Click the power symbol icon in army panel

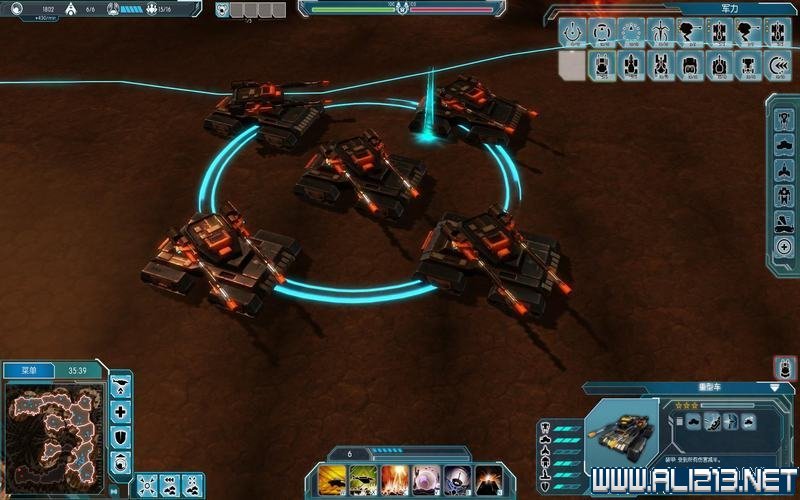point(573,32)
